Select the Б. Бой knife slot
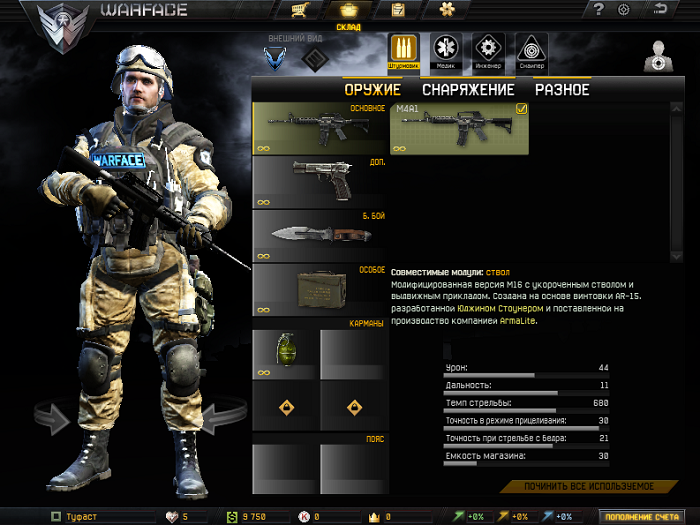This screenshot has height=525, width=700. point(319,235)
